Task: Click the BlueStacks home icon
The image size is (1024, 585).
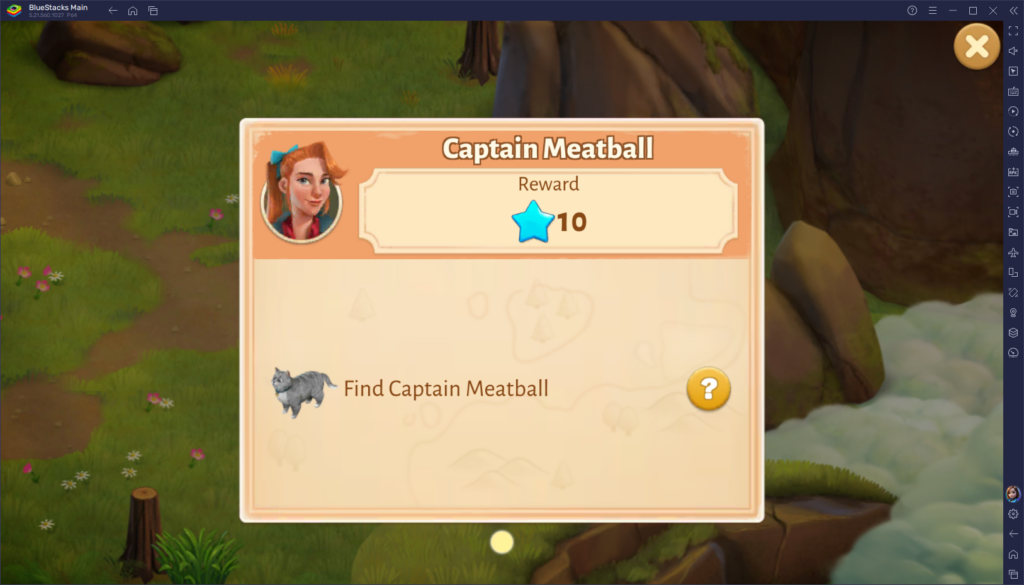Action: click(x=132, y=11)
